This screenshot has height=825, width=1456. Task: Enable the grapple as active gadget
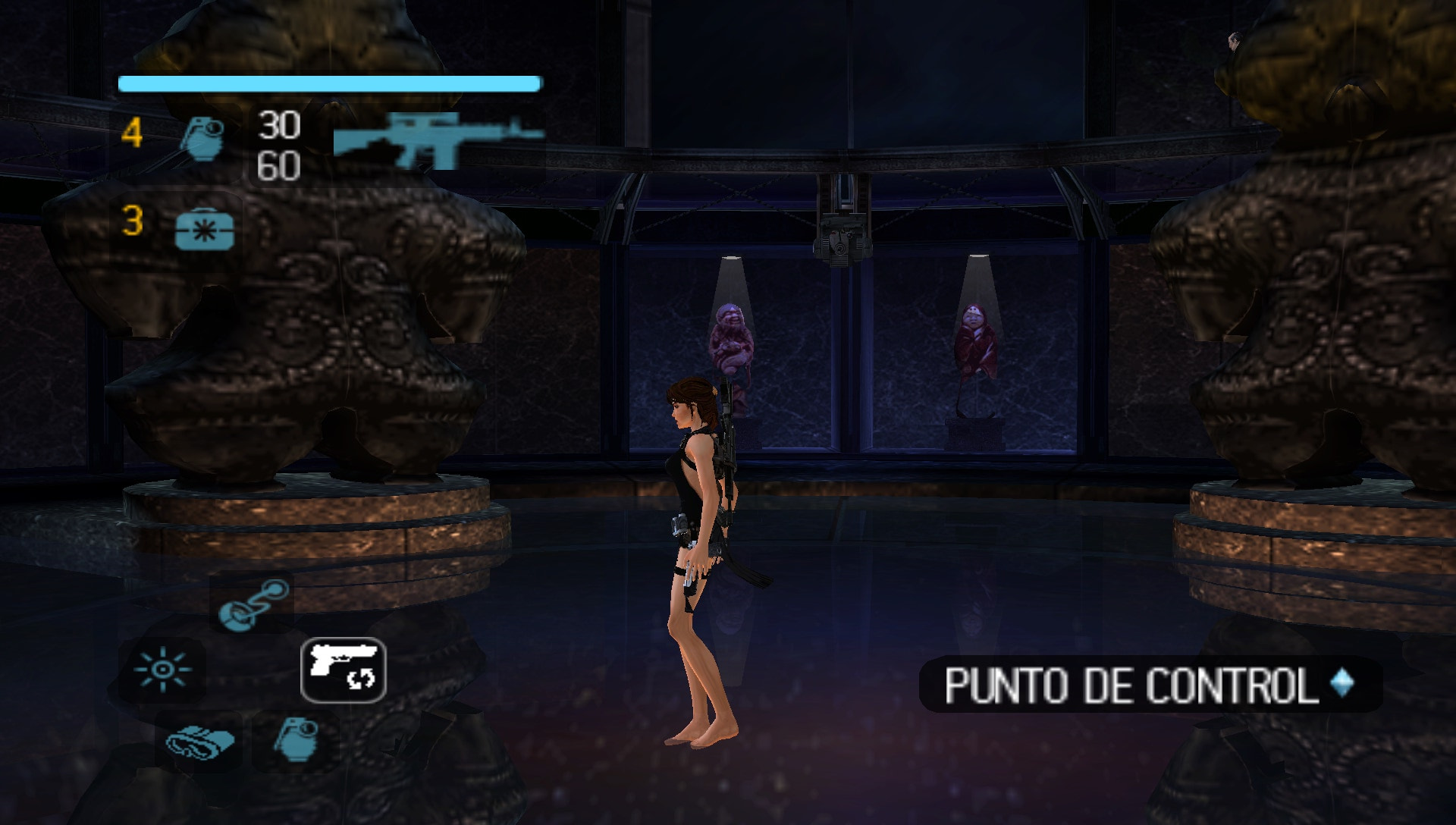pyautogui.click(x=255, y=607)
